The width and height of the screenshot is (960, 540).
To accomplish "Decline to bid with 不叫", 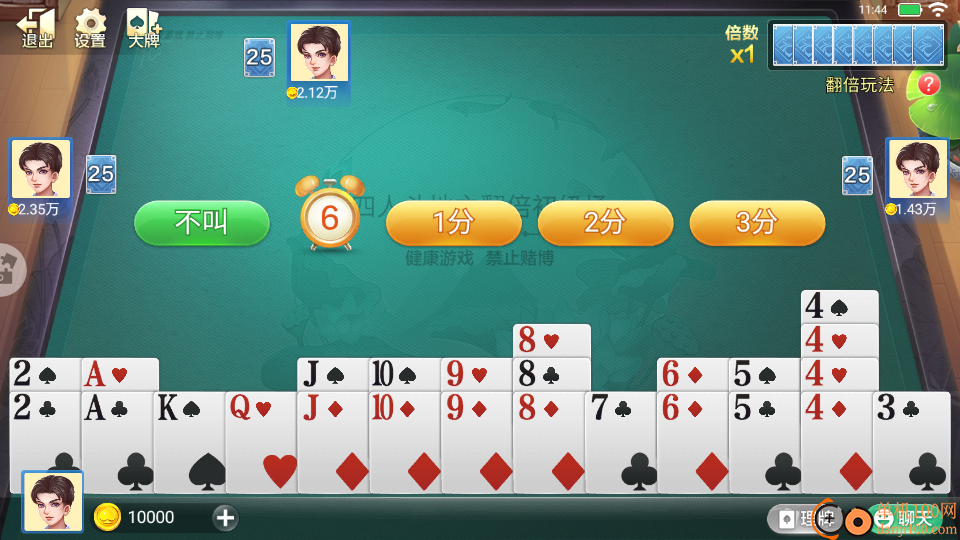I will click(x=202, y=223).
